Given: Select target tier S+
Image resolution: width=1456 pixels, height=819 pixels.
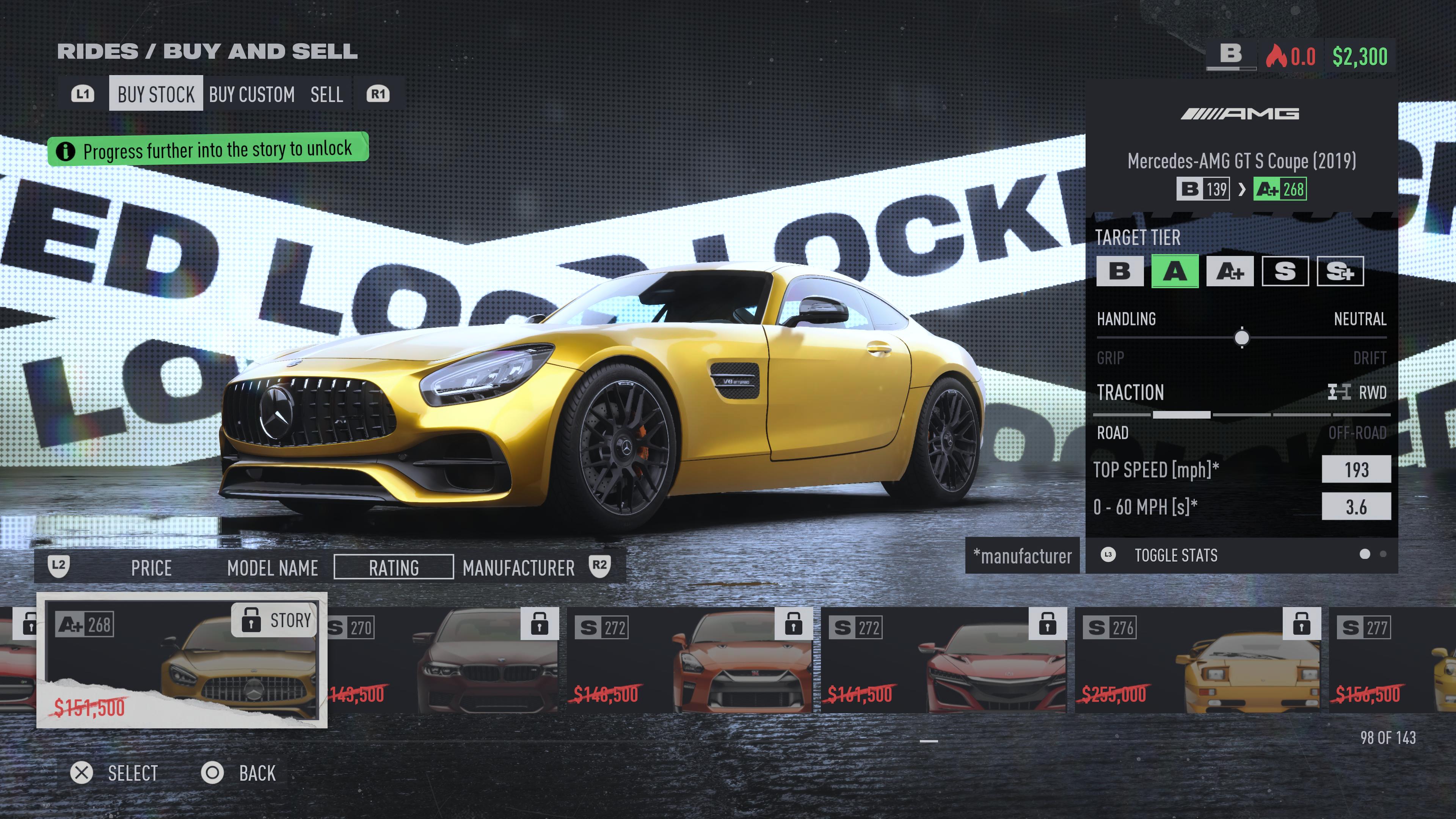Looking at the screenshot, I should (x=1340, y=272).
